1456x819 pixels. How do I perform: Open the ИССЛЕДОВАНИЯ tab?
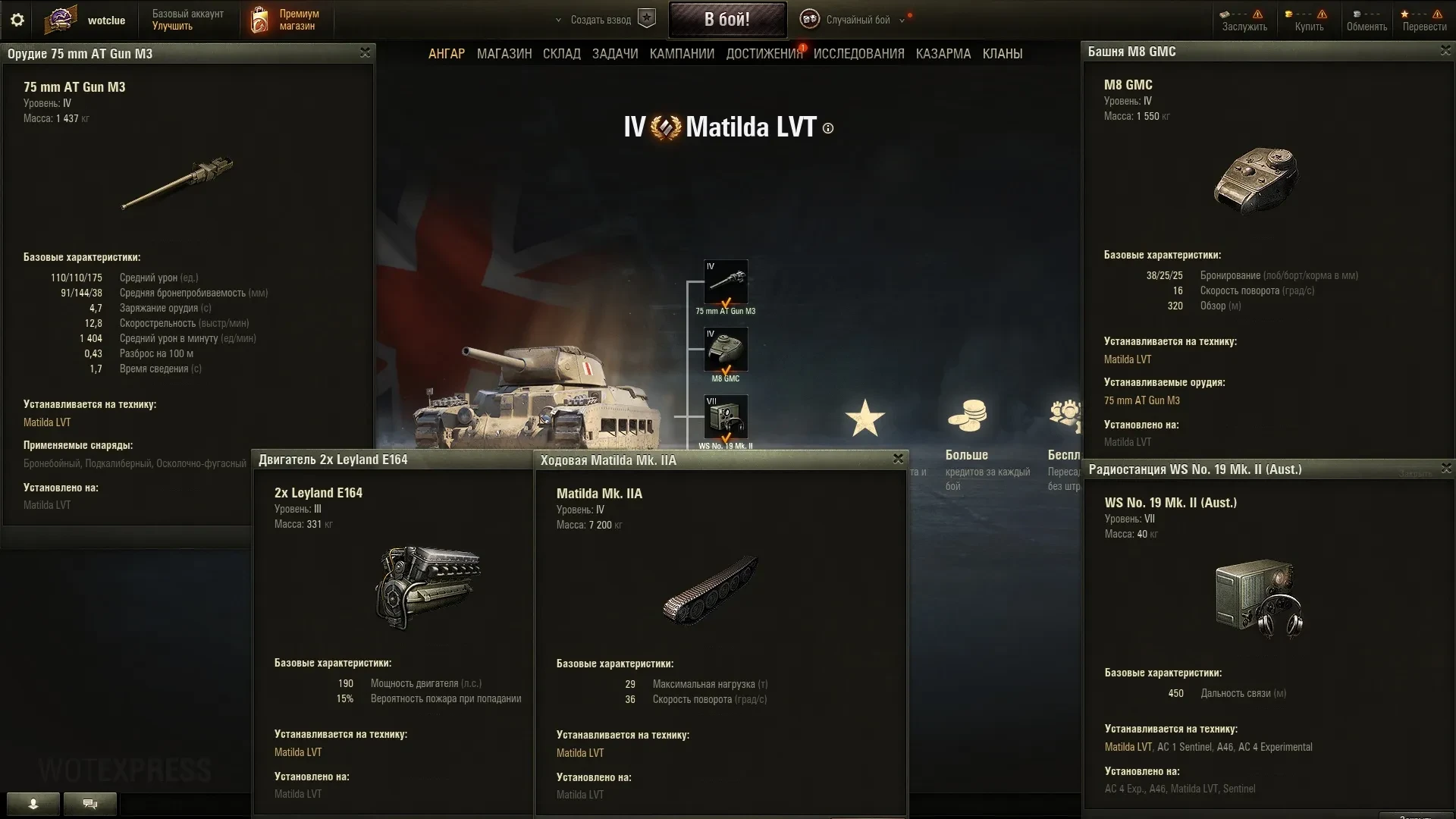tap(858, 54)
